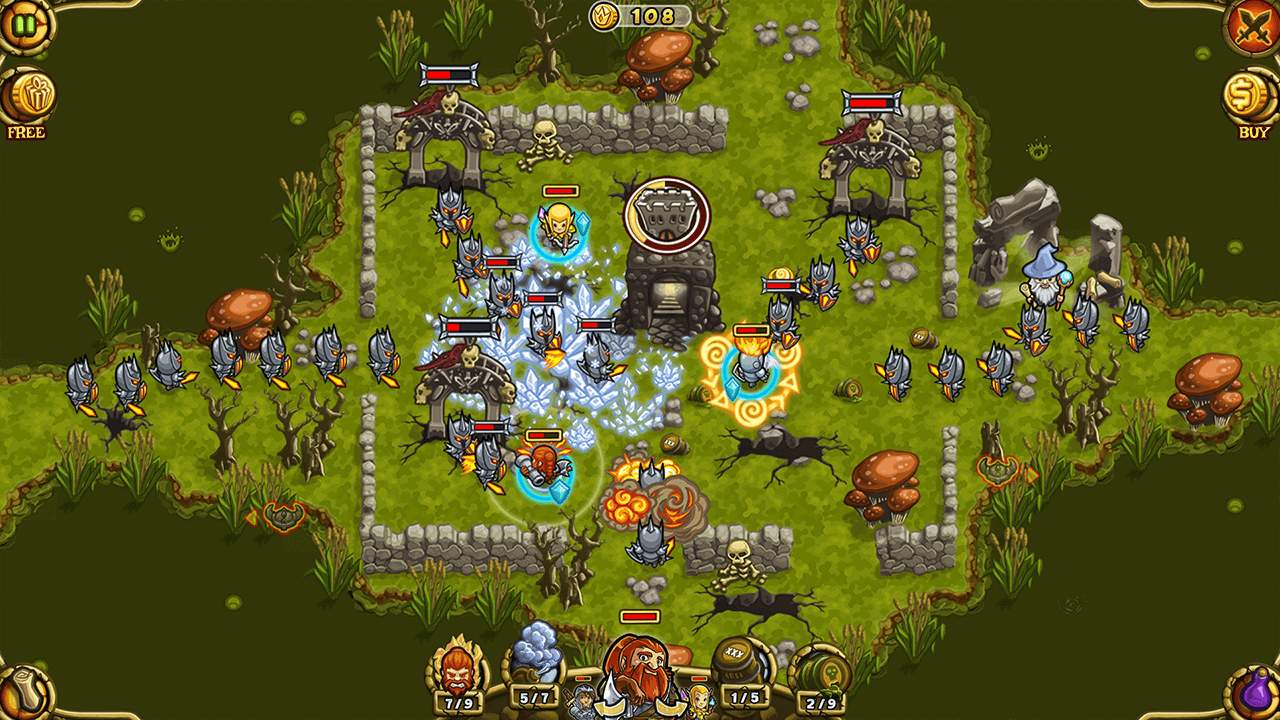Tap the crossed swords battle button
The width and height of the screenshot is (1280, 720).
1253,27
